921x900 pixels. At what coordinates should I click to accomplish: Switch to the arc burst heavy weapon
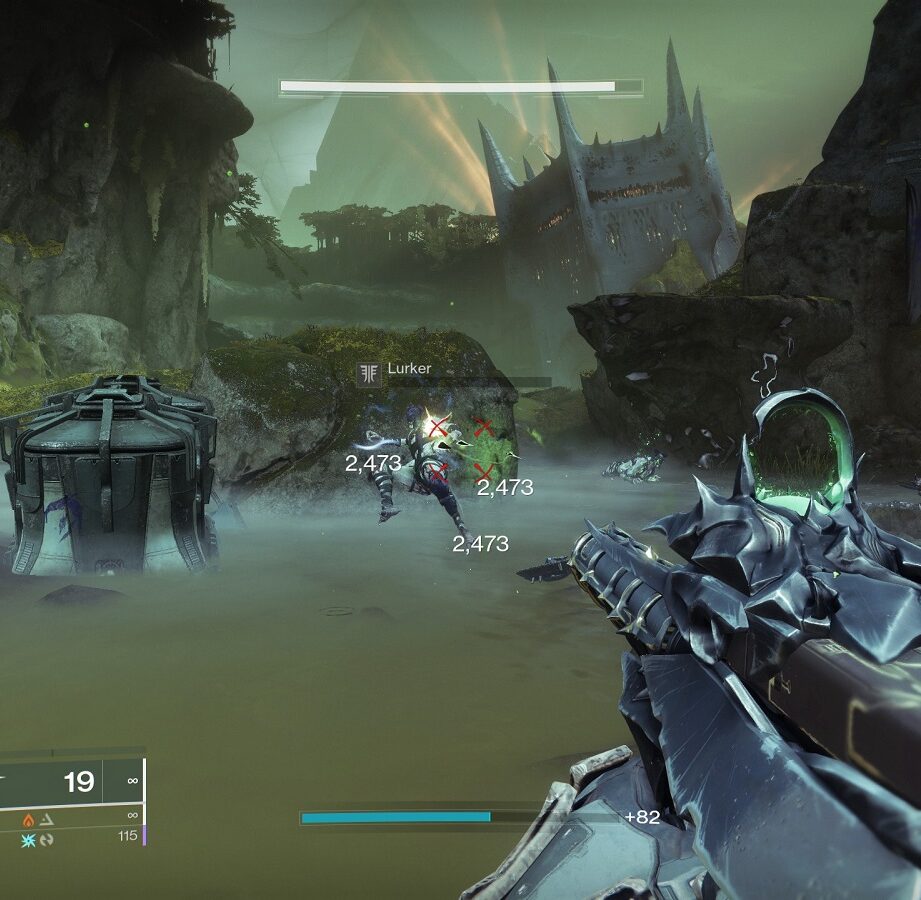28,838
